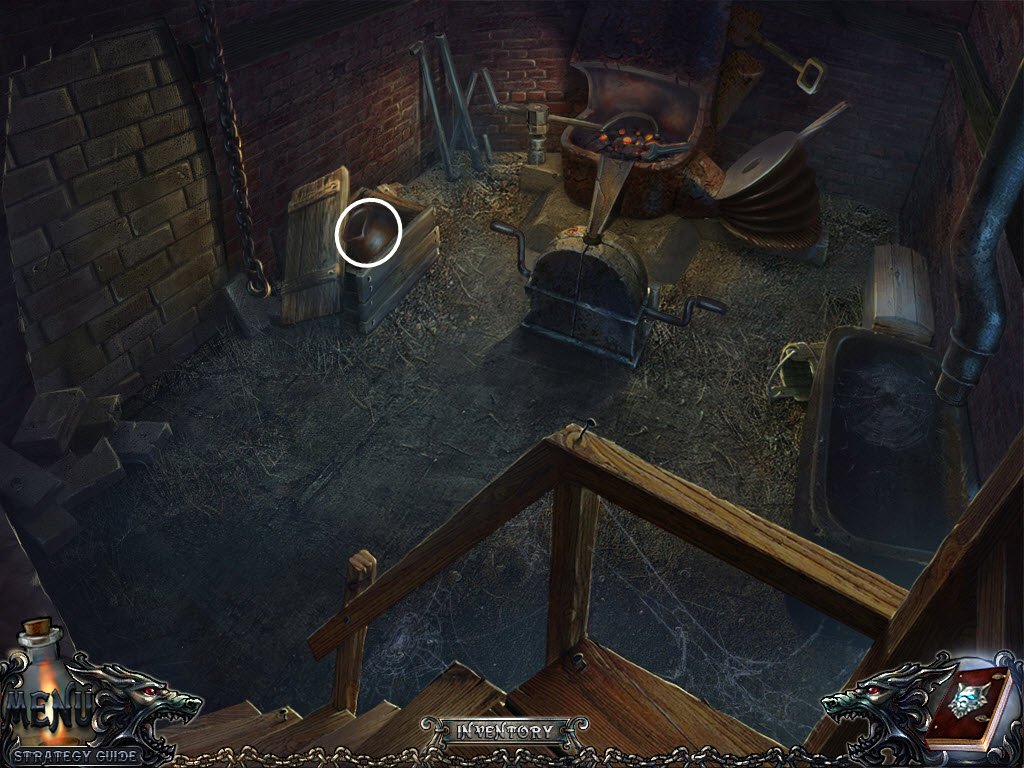
Task: Open the red journal book
Action: click(967, 708)
